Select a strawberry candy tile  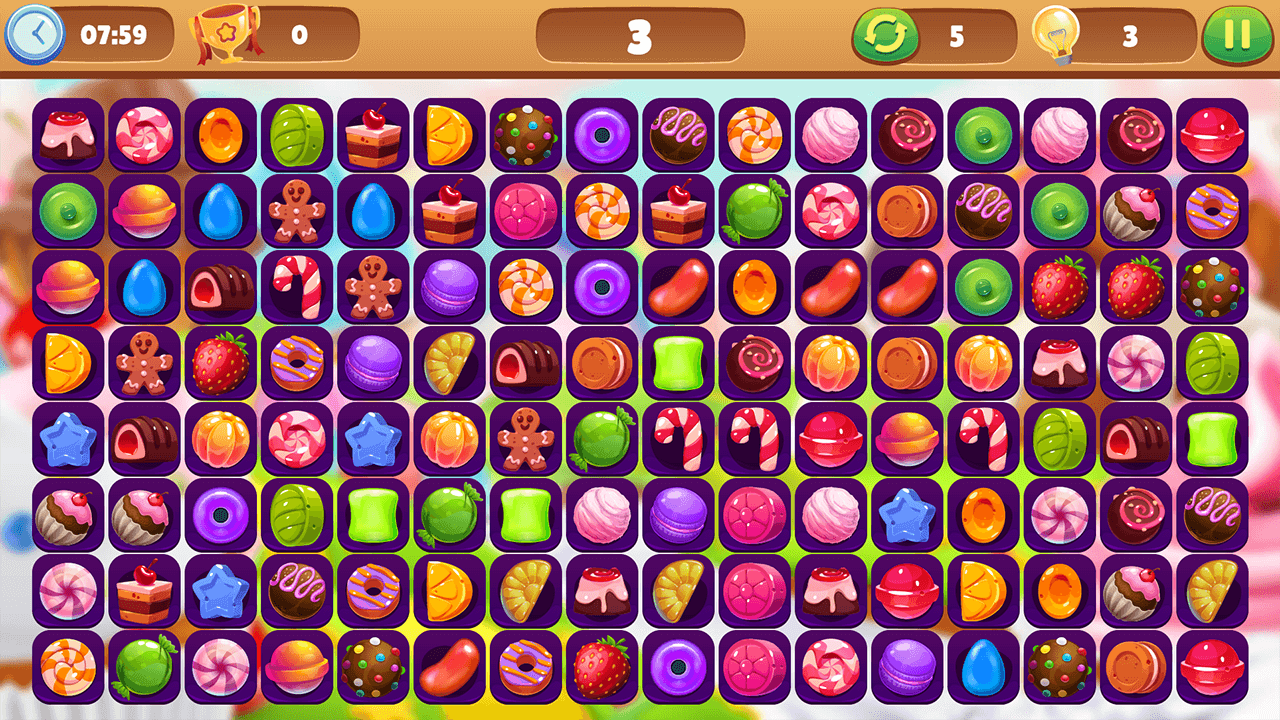[x=221, y=365]
